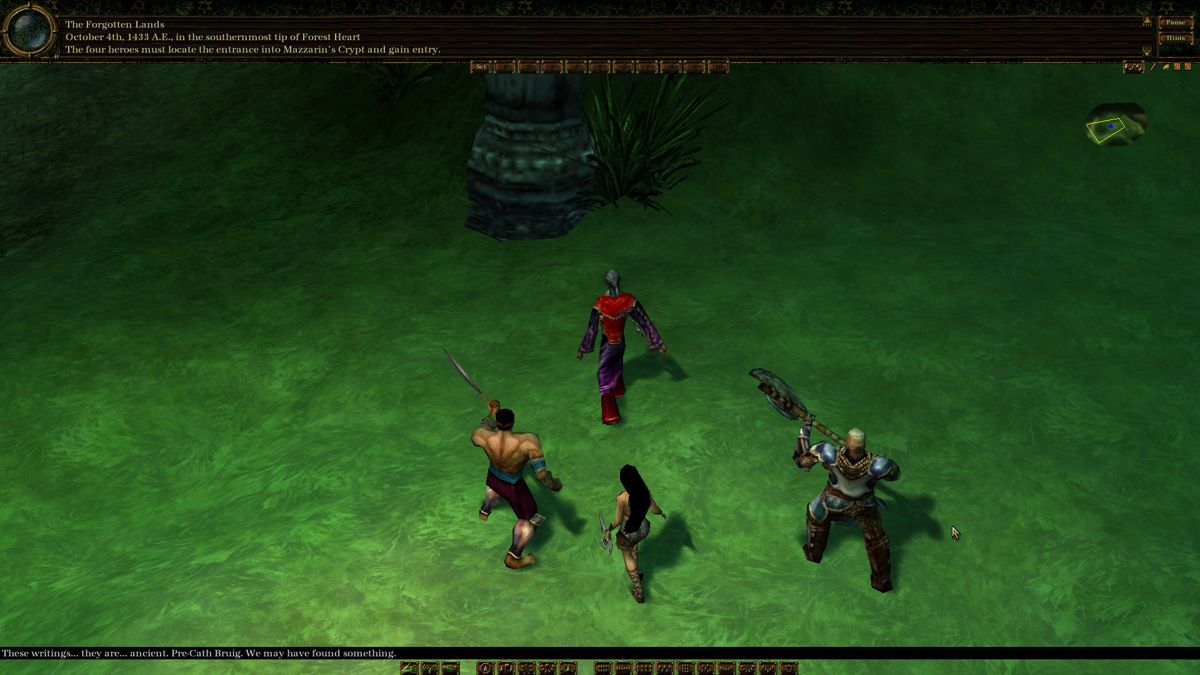Open the Hints panel
This screenshot has width=1200, height=675.
[1173, 38]
